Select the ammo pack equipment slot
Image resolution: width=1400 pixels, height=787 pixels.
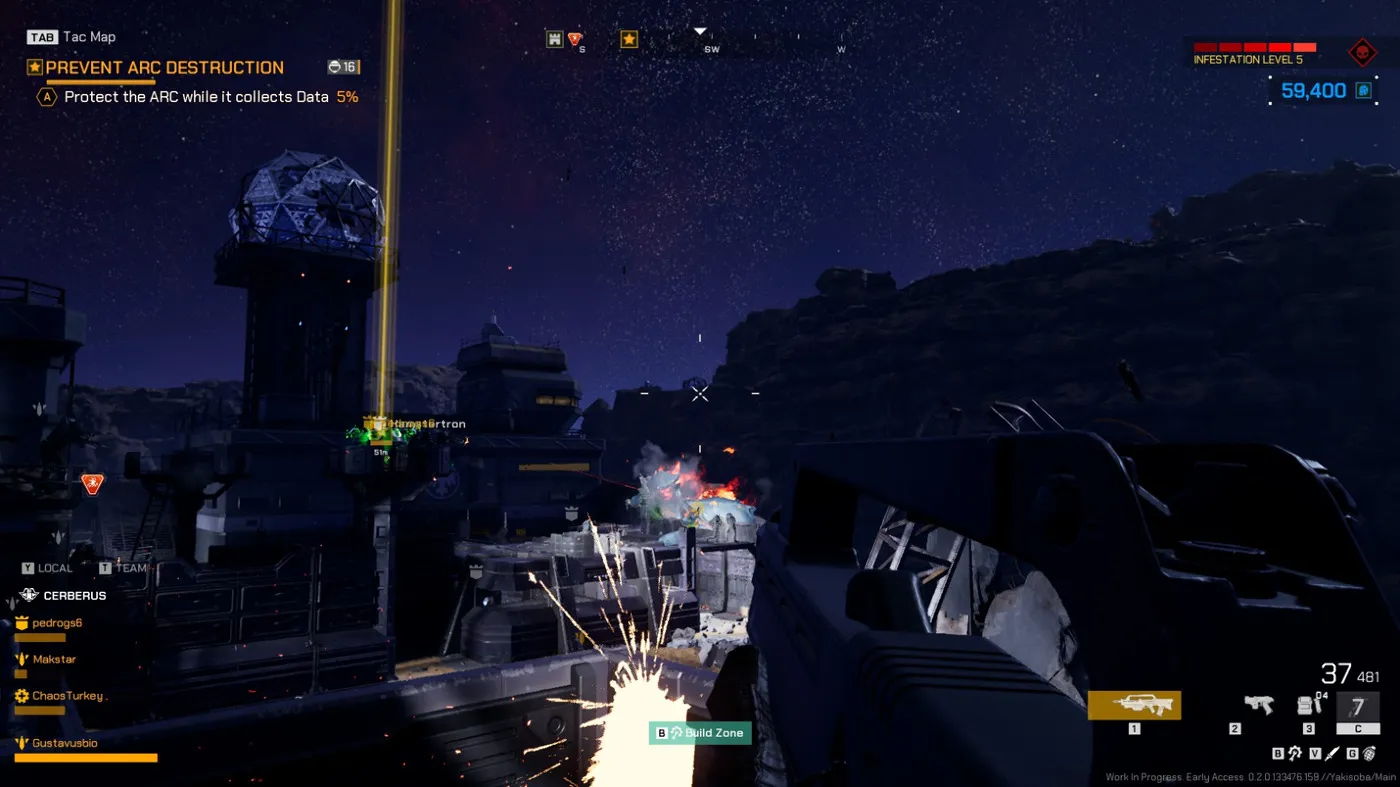(x=1308, y=705)
